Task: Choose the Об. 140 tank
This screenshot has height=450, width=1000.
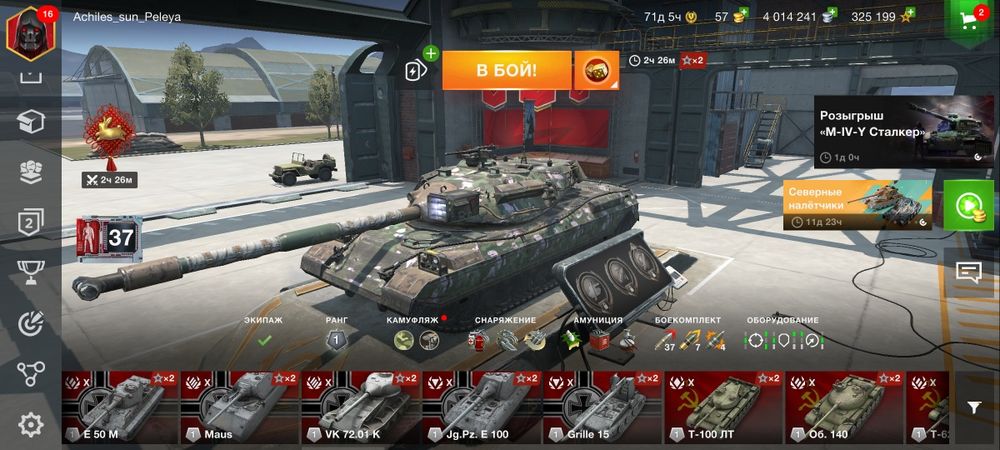Action: pyautogui.click(x=844, y=407)
